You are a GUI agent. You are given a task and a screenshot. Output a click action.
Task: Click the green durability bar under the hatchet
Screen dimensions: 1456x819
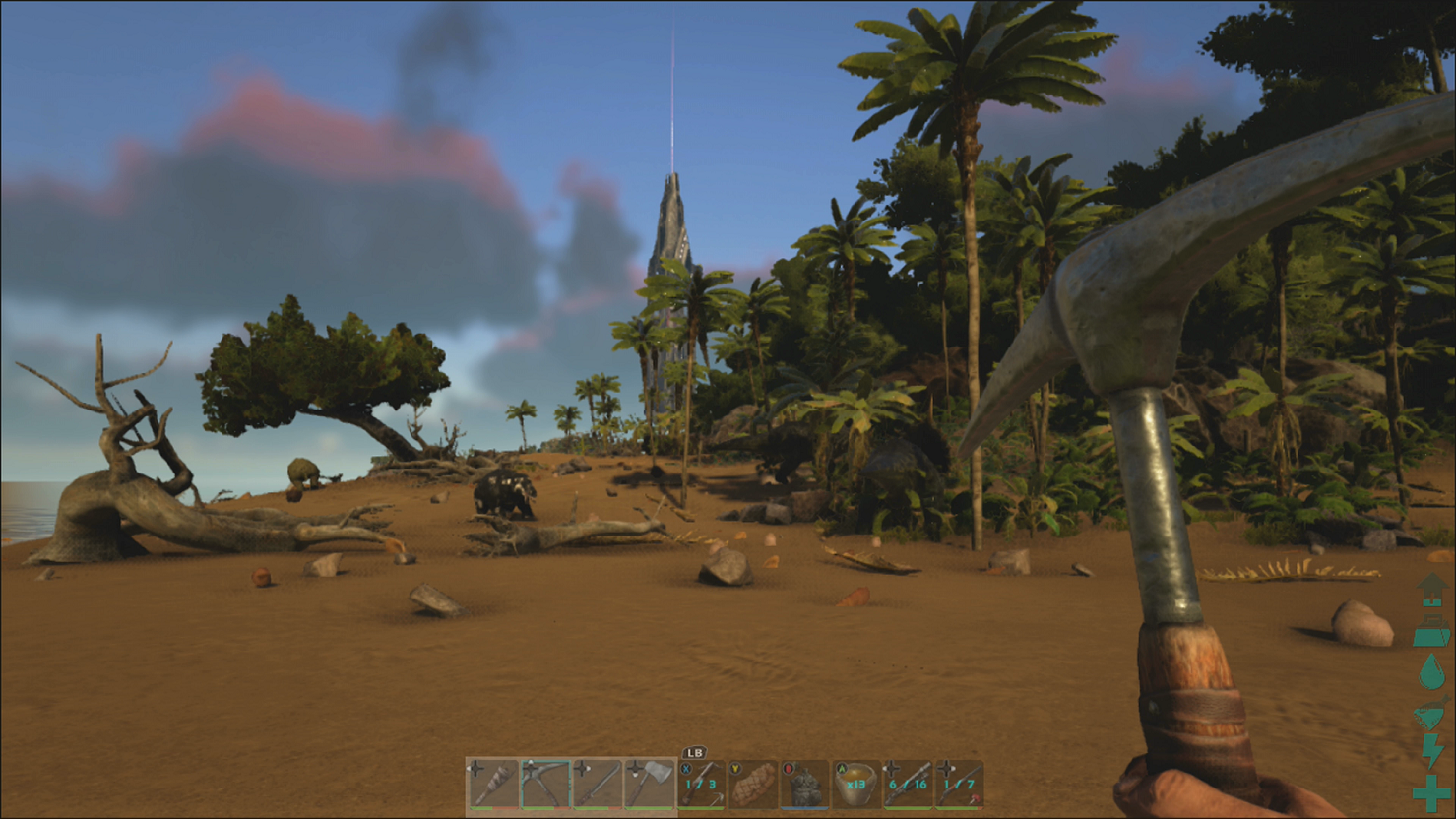tap(649, 809)
